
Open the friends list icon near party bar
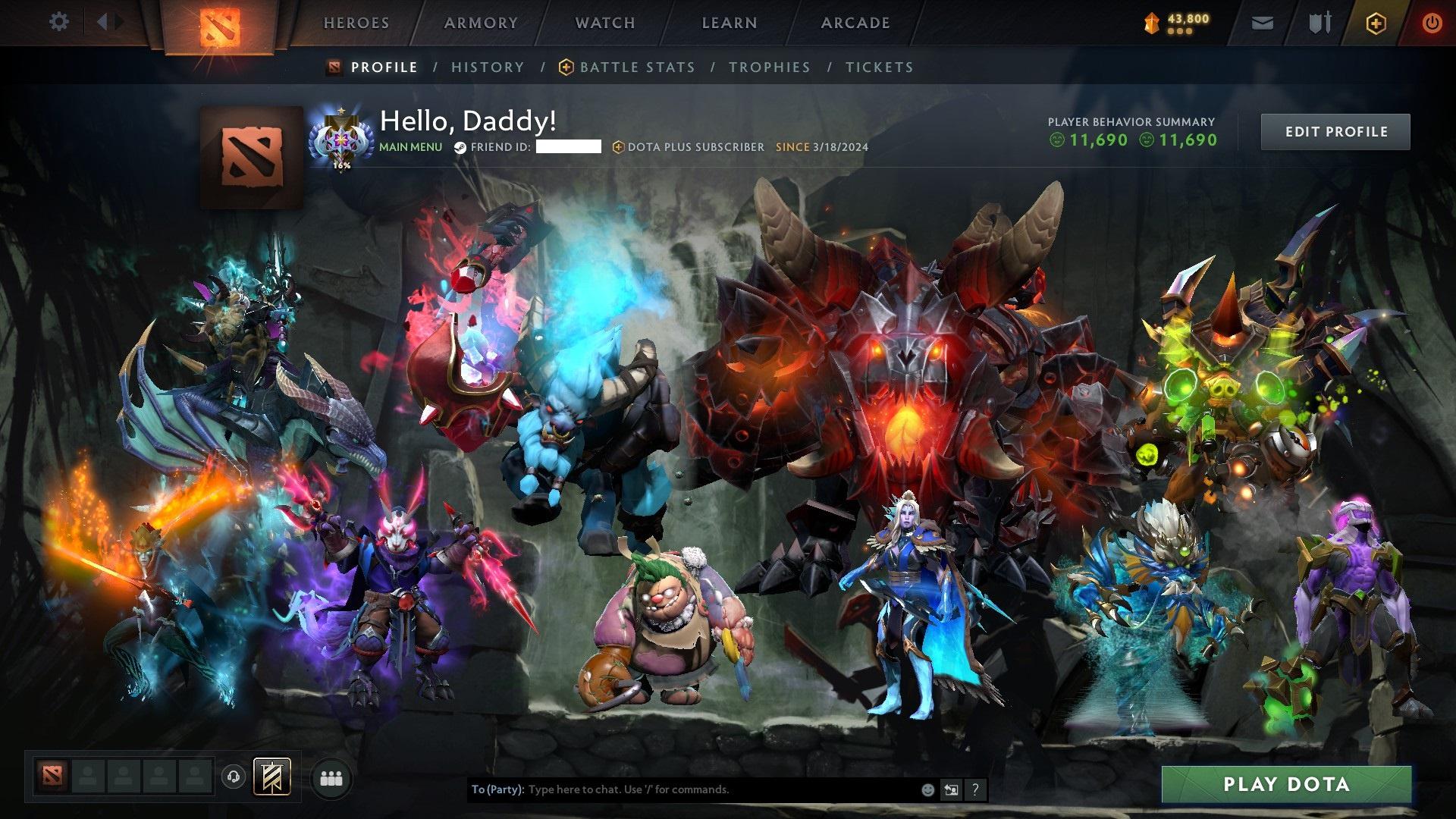[330, 779]
